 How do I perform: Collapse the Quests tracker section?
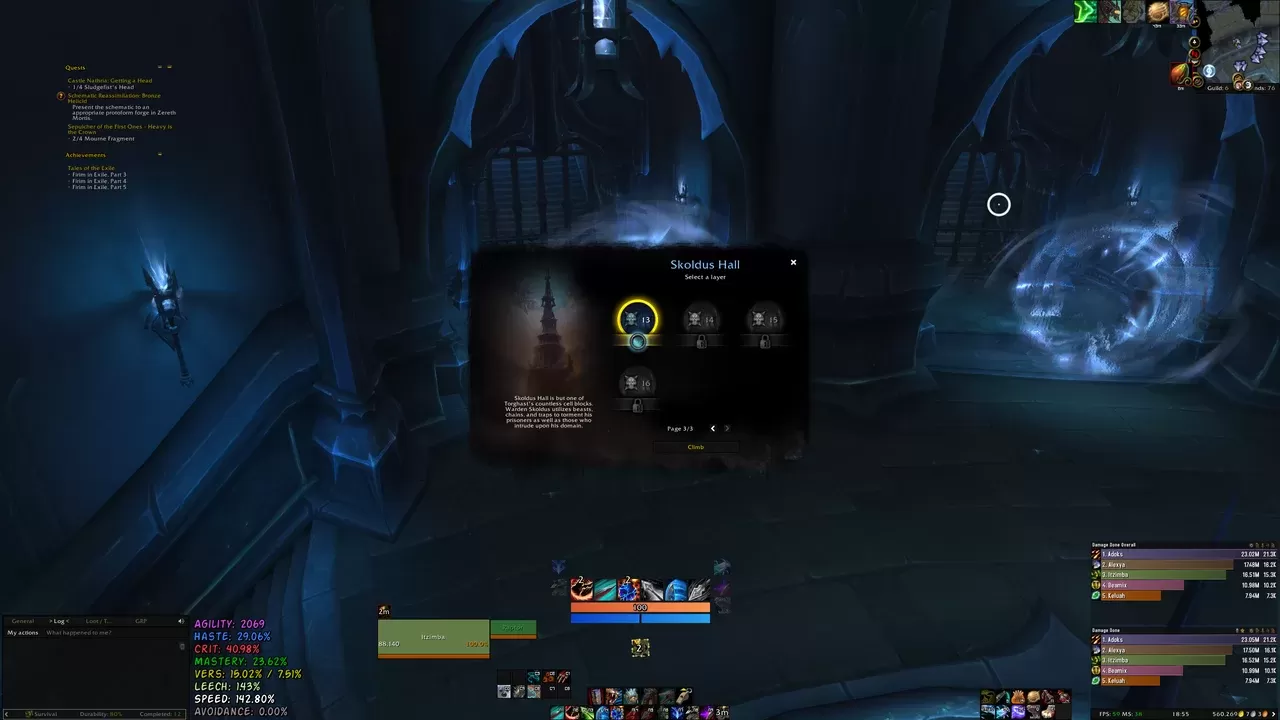(x=160, y=67)
